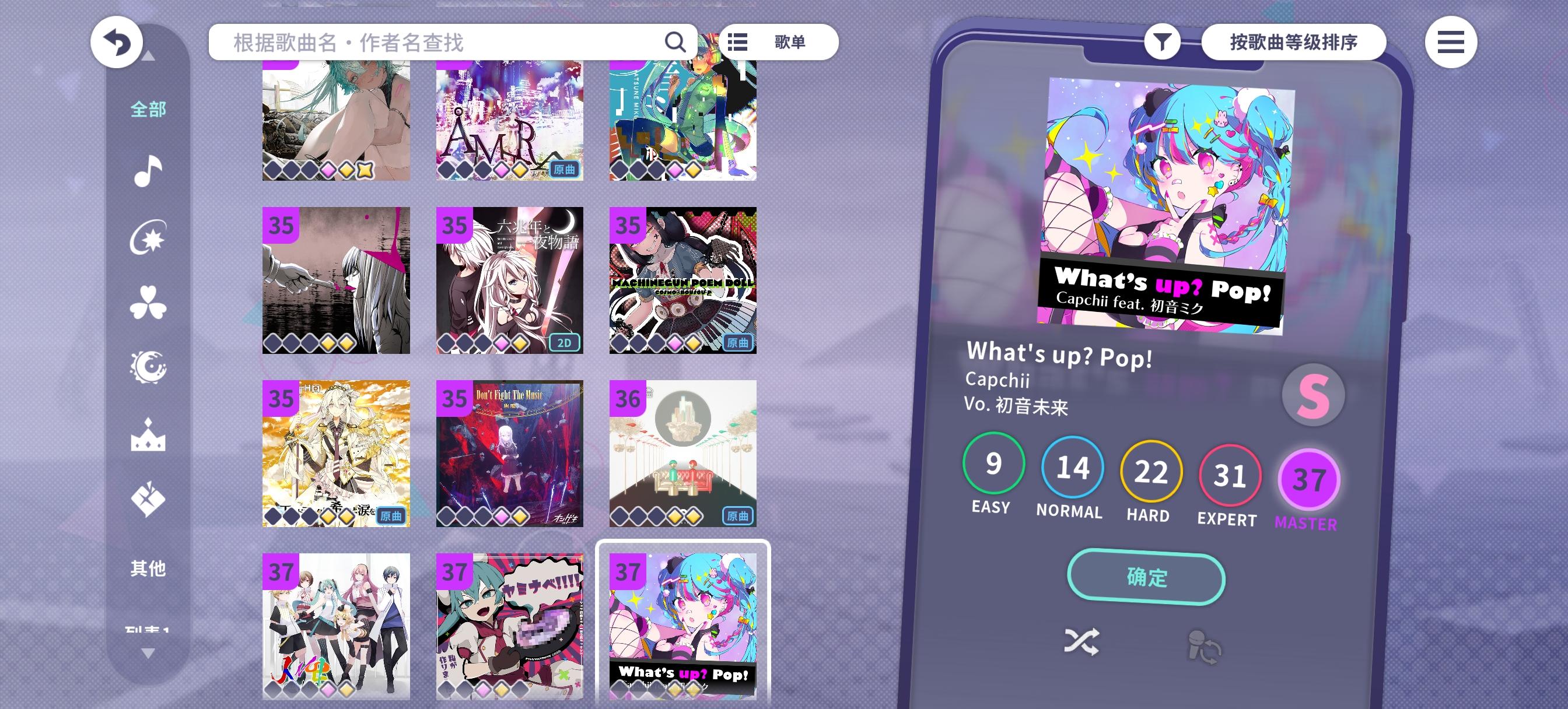Click the back arrow button
The height and width of the screenshot is (709, 1568).
[x=117, y=41]
